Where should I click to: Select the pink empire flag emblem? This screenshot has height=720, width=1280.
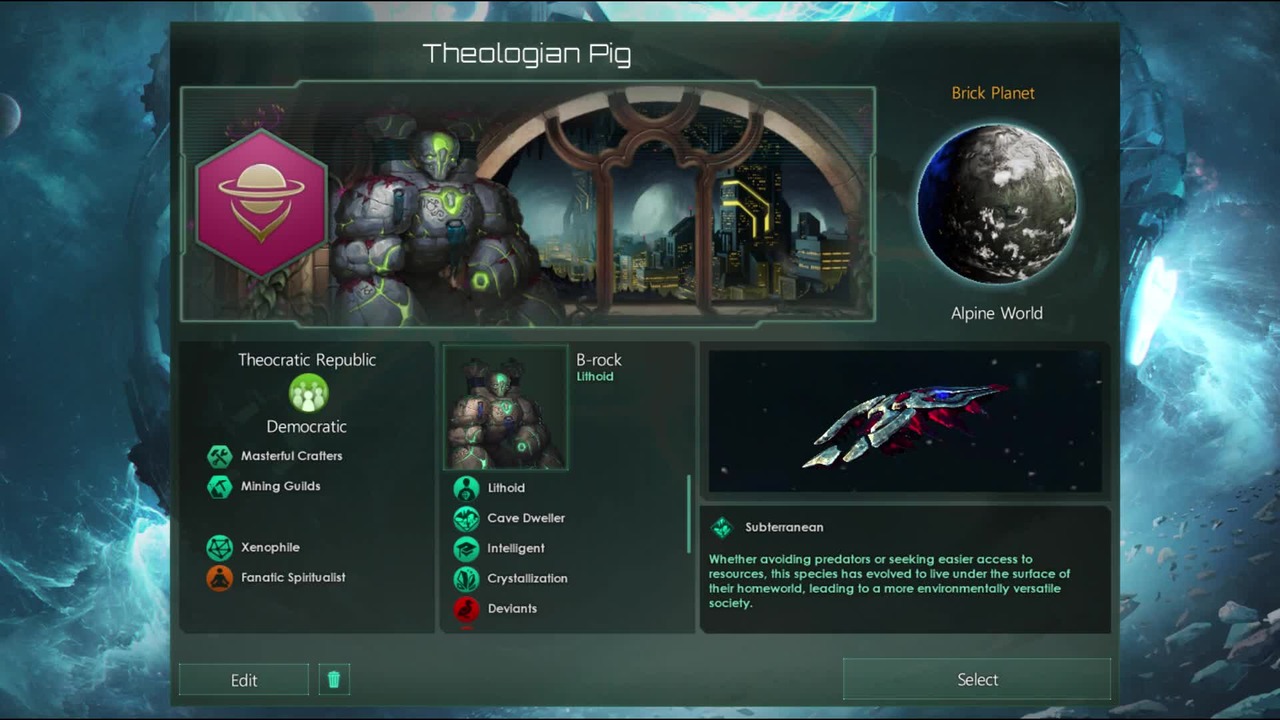(262, 203)
